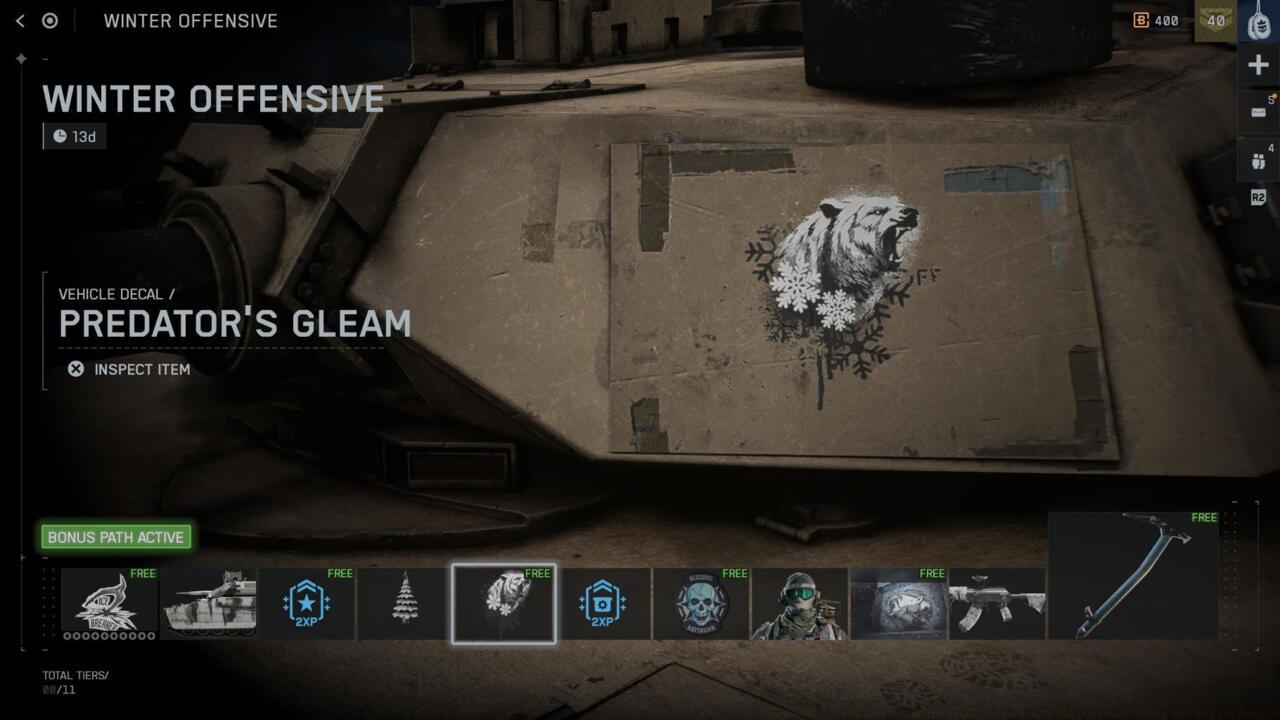This screenshot has height=720, width=1280.
Task: Open the circular options icon beside back arrow
Action: (50, 21)
